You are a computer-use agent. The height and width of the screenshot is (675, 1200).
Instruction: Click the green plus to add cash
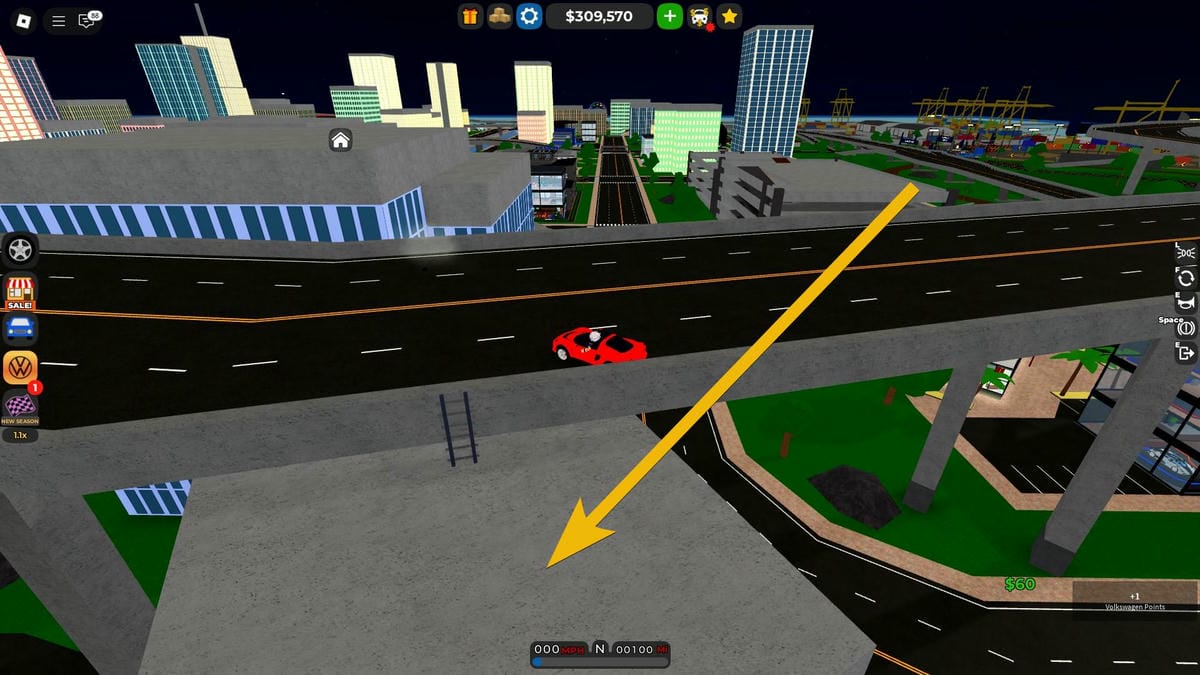click(669, 16)
